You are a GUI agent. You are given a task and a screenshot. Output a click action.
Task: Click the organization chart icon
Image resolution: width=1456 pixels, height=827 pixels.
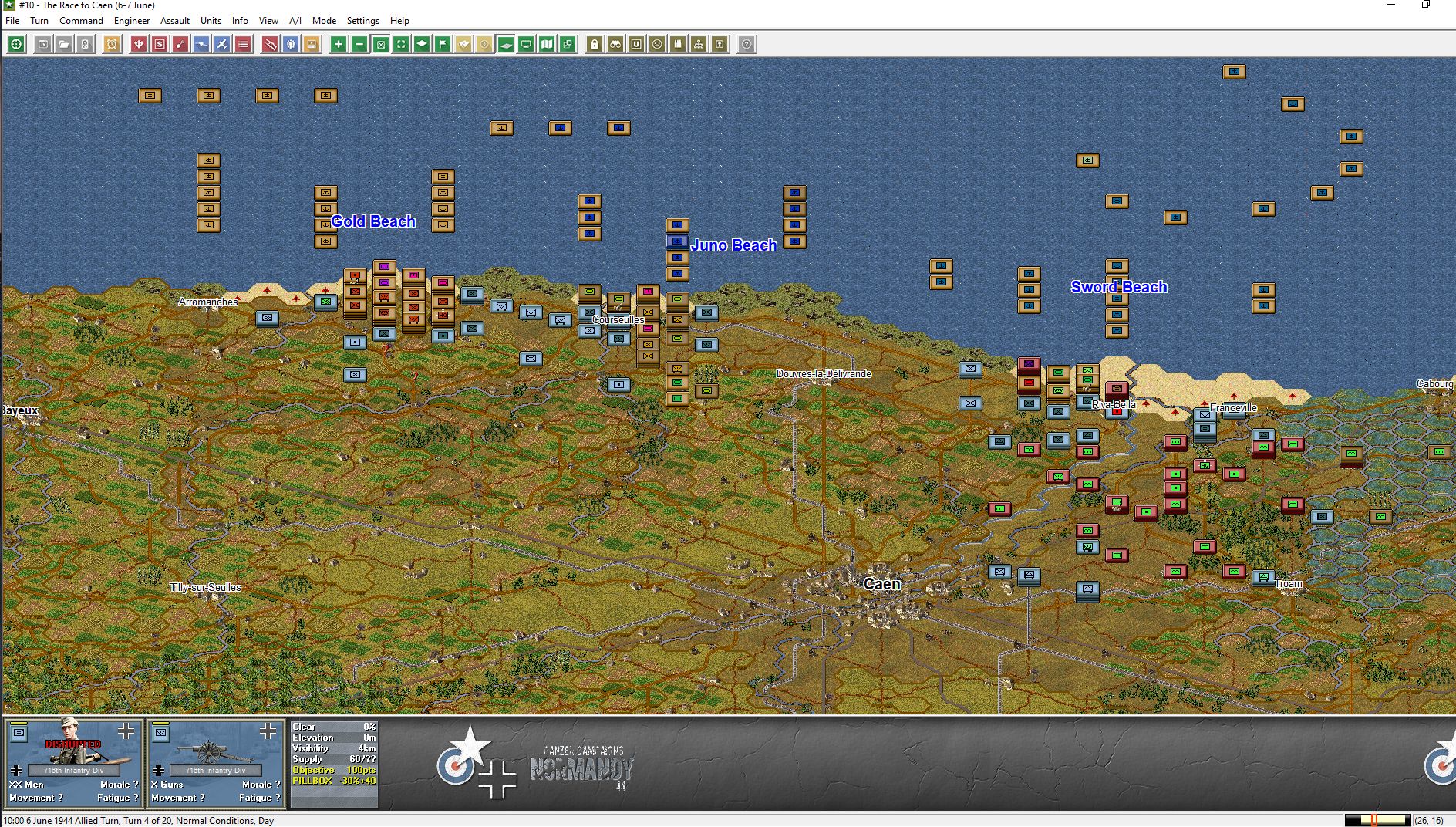point(698,45)
